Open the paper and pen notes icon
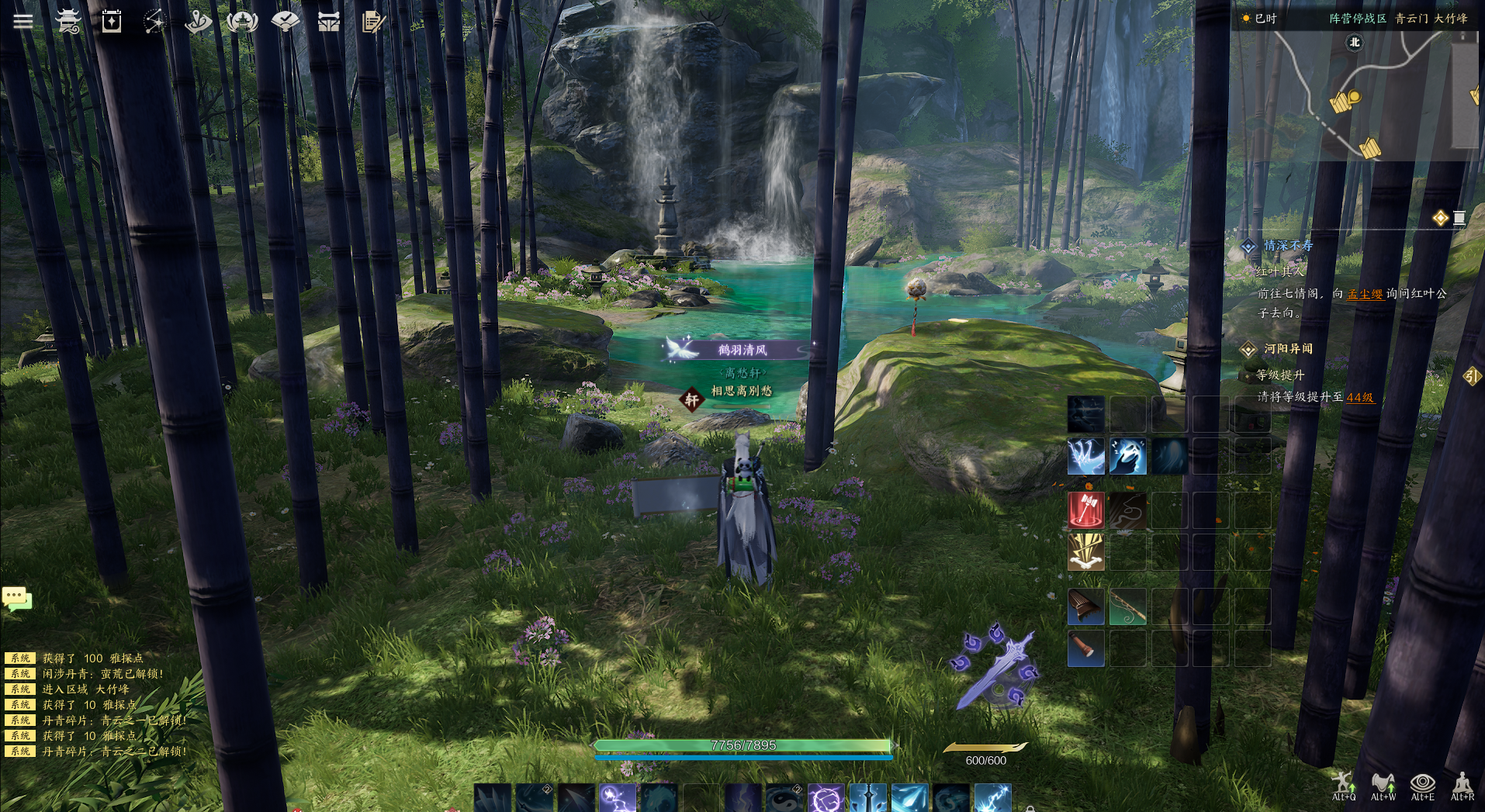 click(373, 21)
